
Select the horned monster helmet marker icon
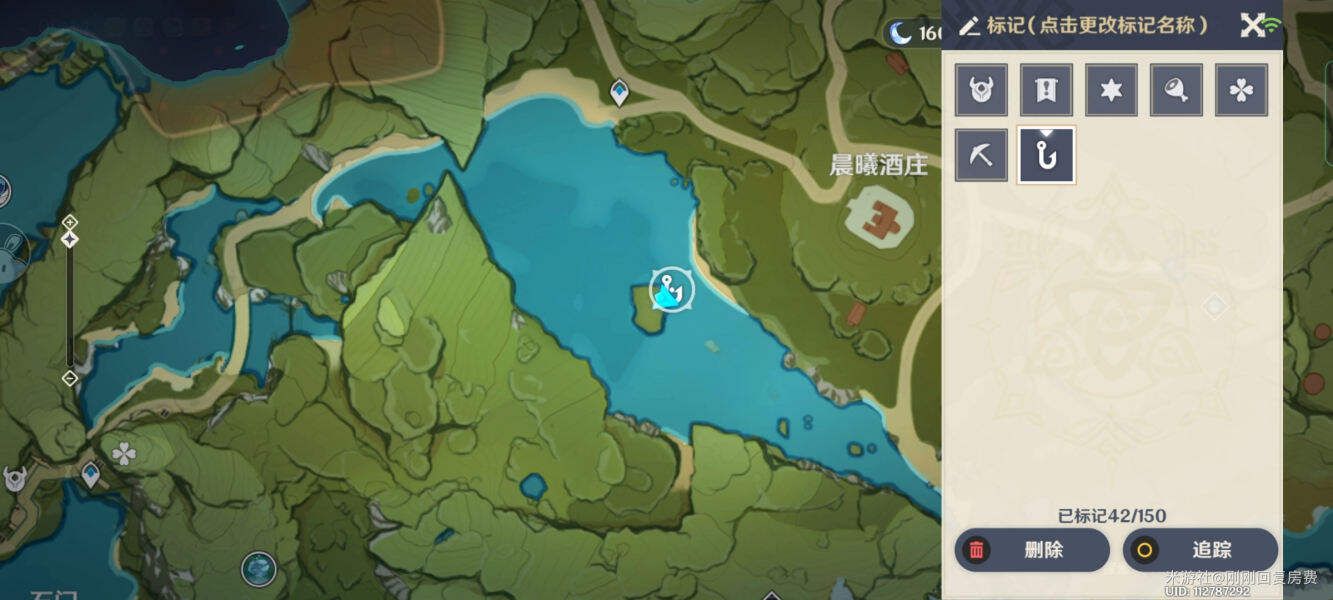pos(981,90)
